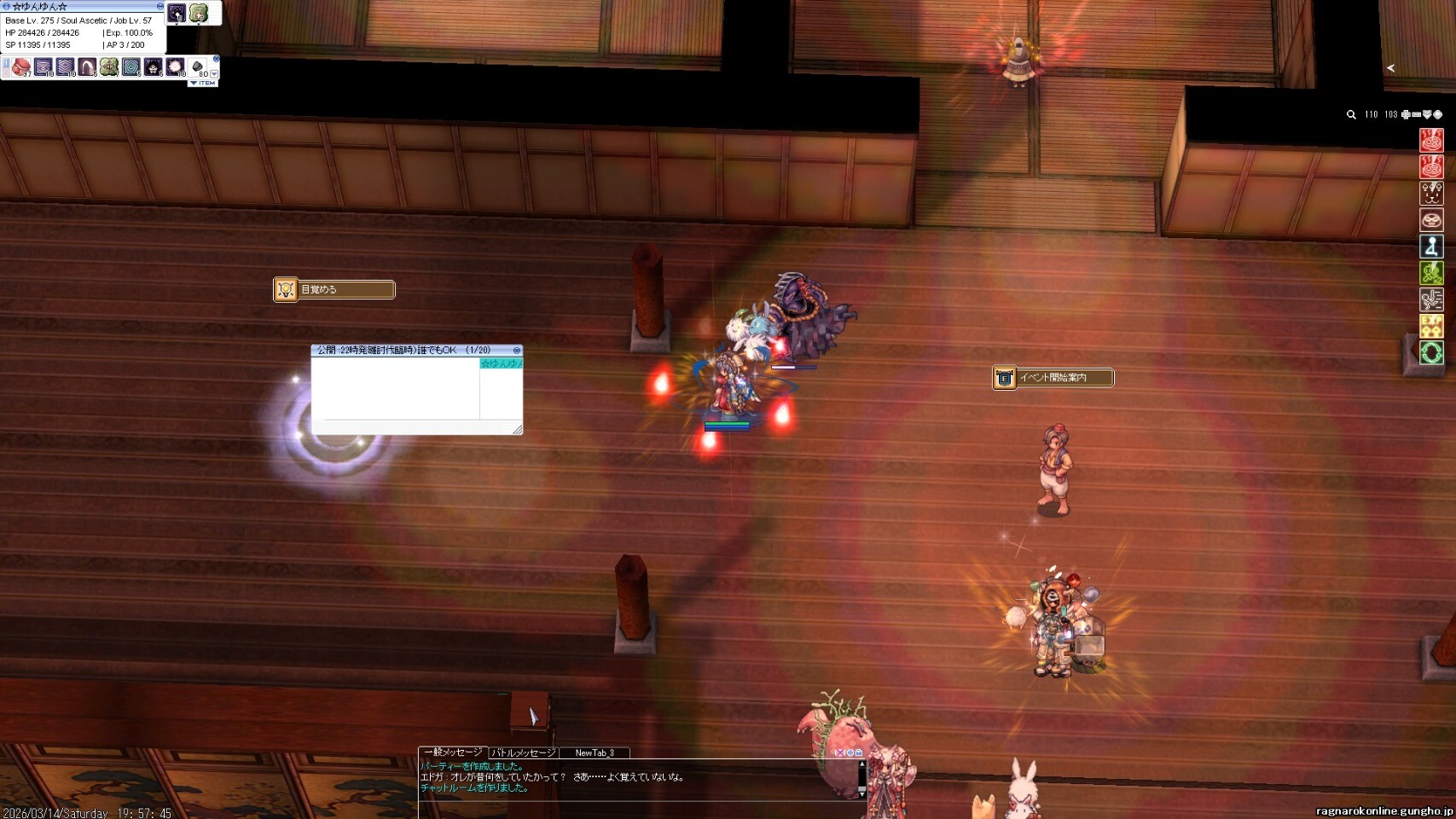Switch to the 一般メッセージ chat tab
This screenshot has width=1456, height=819.
[452, 752]
